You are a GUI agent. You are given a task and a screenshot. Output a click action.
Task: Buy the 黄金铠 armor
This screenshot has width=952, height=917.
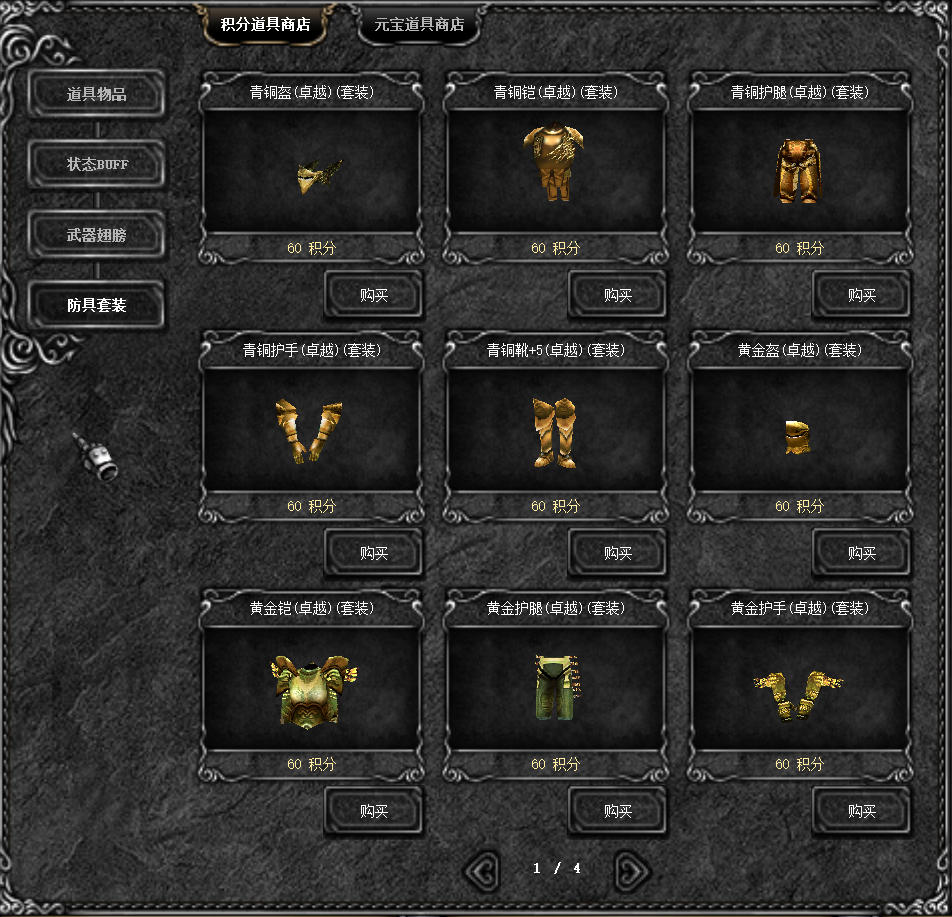pos(373,811)
